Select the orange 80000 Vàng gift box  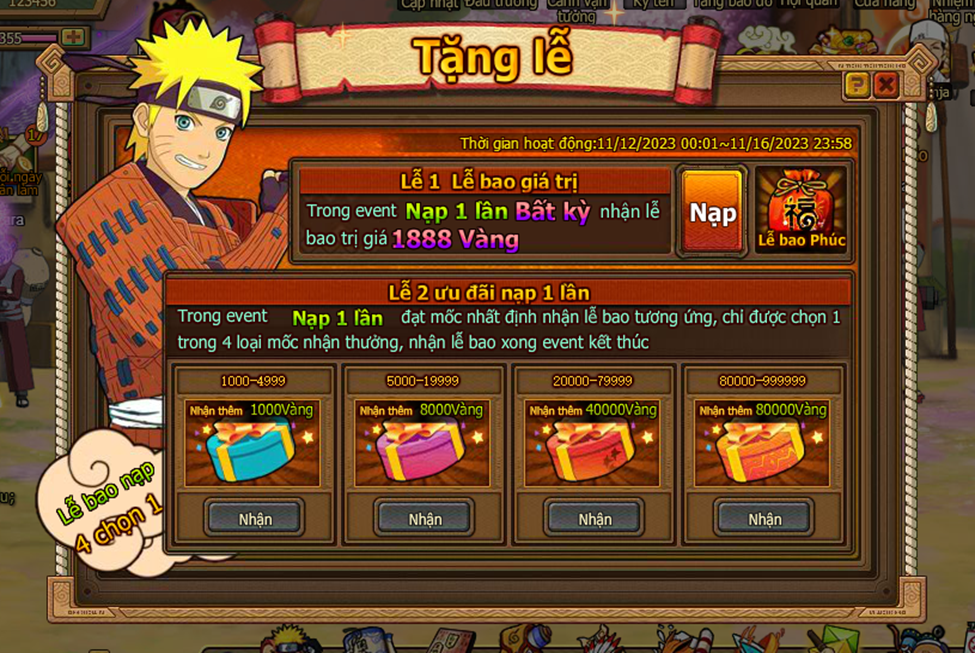coord(762,452)
